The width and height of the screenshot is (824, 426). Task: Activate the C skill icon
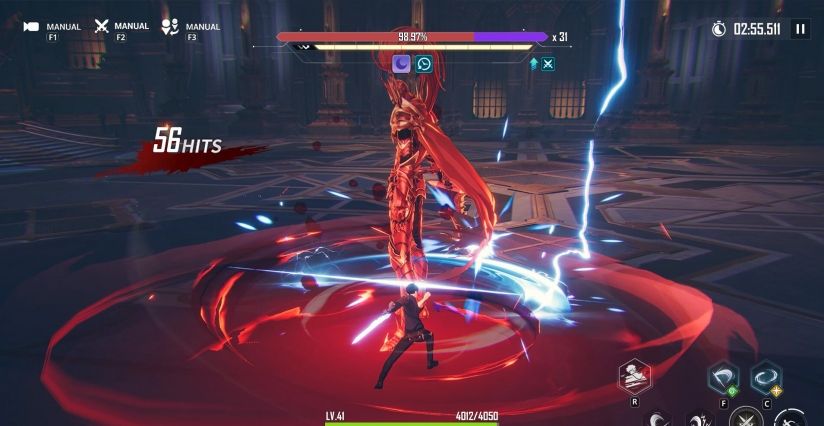[x=766, y=377]
